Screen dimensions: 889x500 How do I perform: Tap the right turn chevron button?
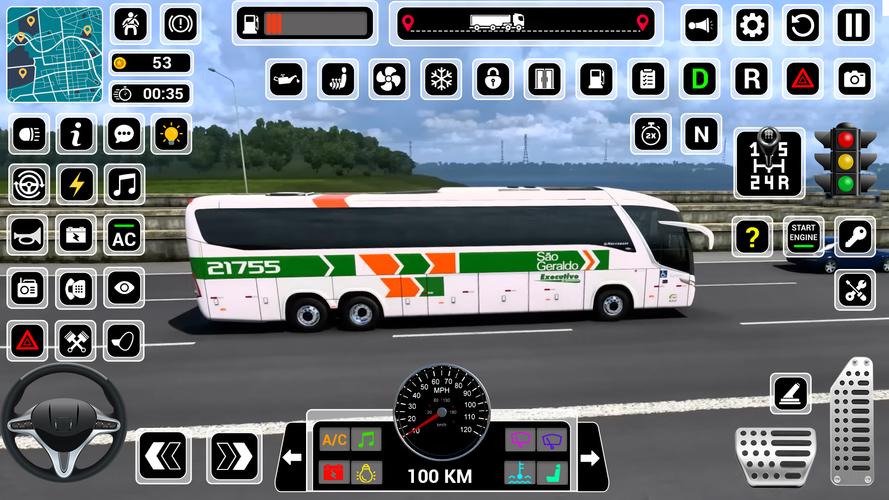(x=234, y=456)
